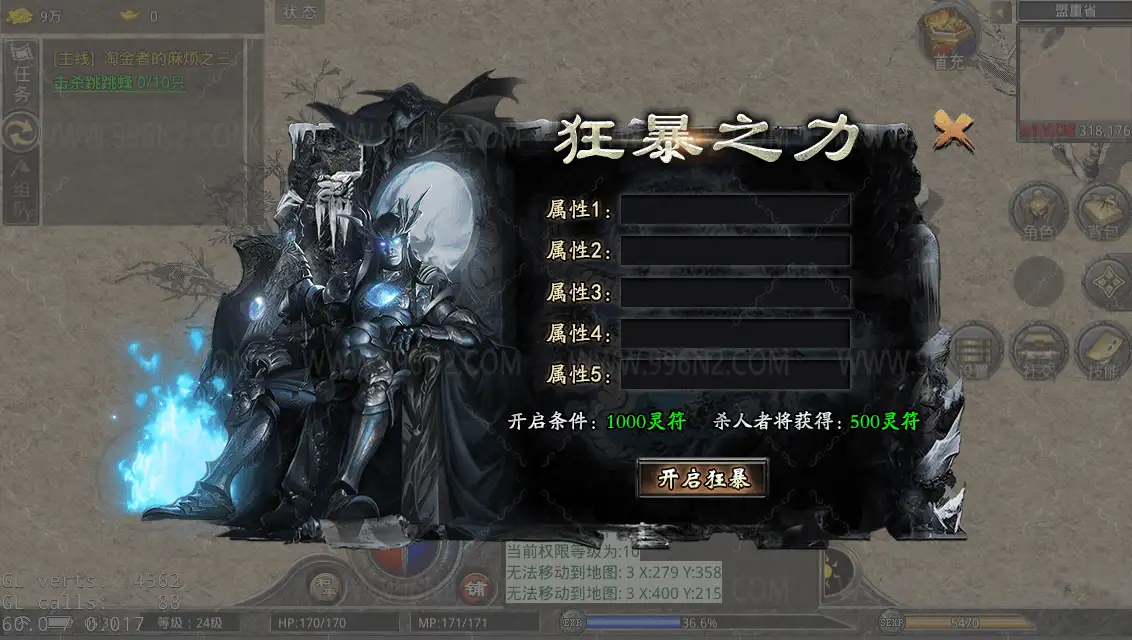Open the 角色 character sheet
Image resolution: width=1132 pixels, height=640 pixels.
click(1039, 210)
